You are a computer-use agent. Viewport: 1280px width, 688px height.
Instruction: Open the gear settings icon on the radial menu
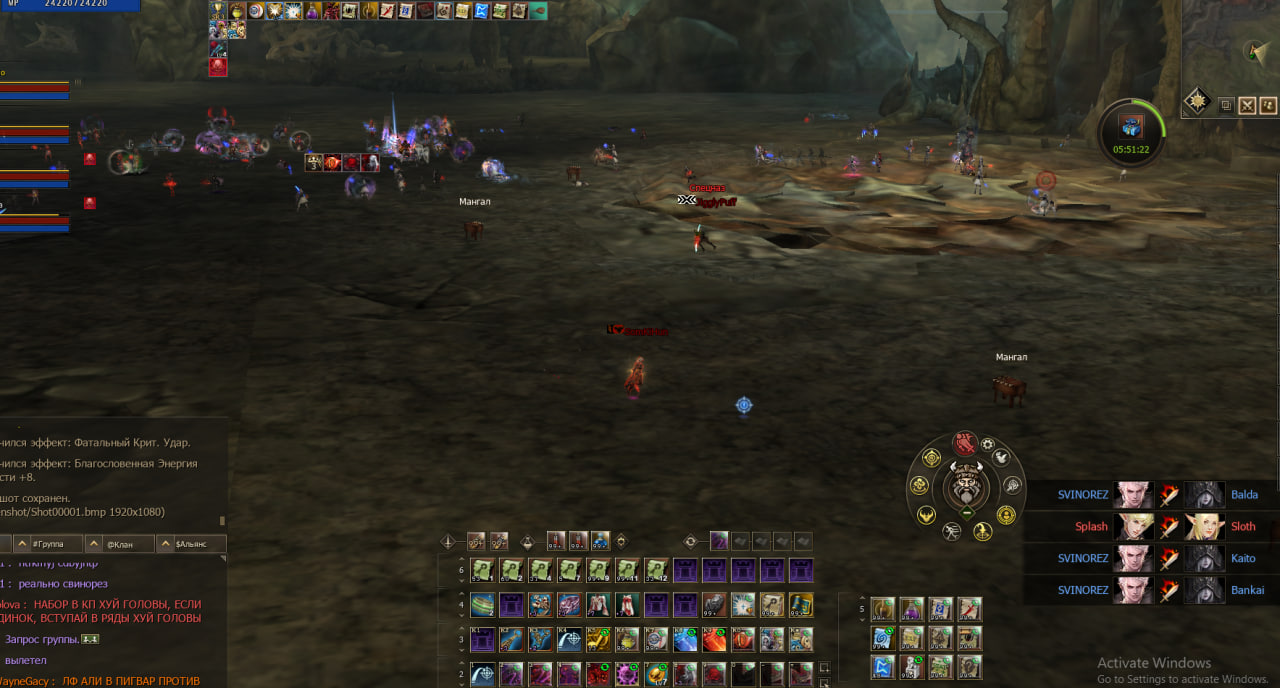point(988,444)
